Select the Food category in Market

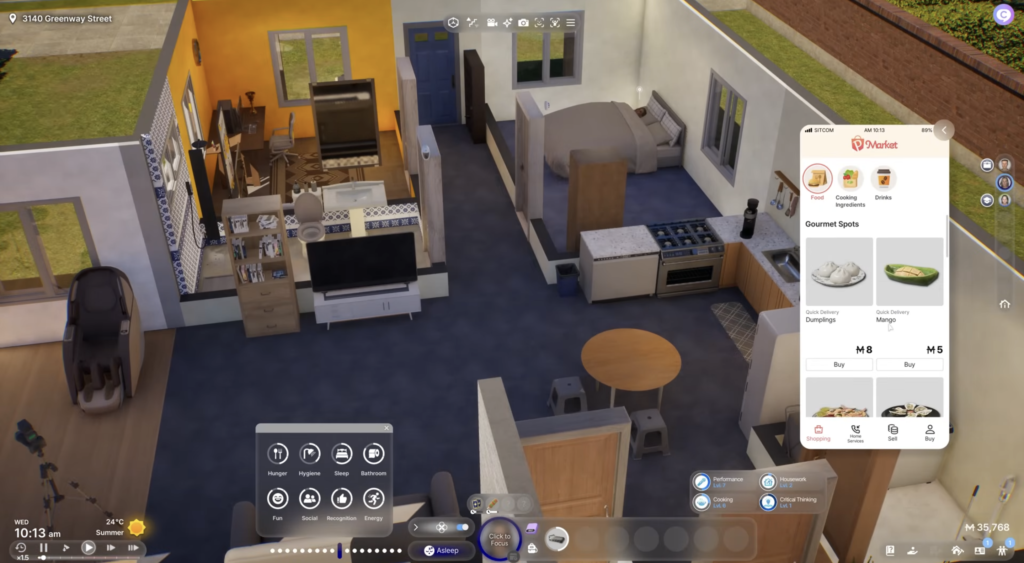click(x=818, y=179)
